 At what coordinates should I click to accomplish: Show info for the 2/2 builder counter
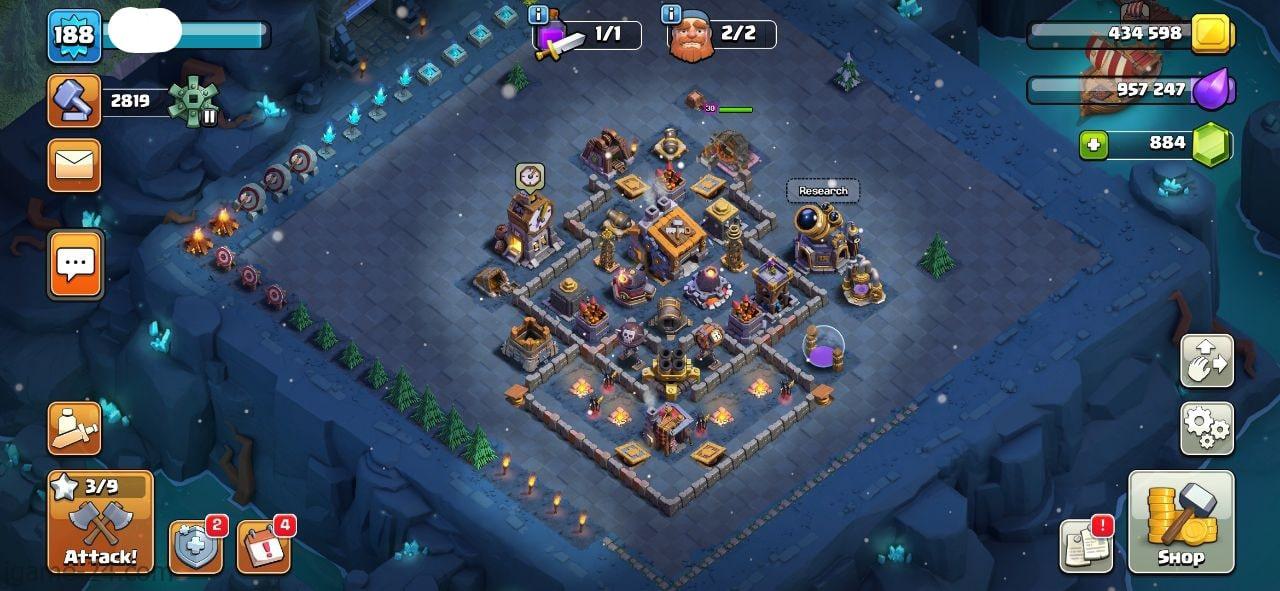tap(671, 15)
